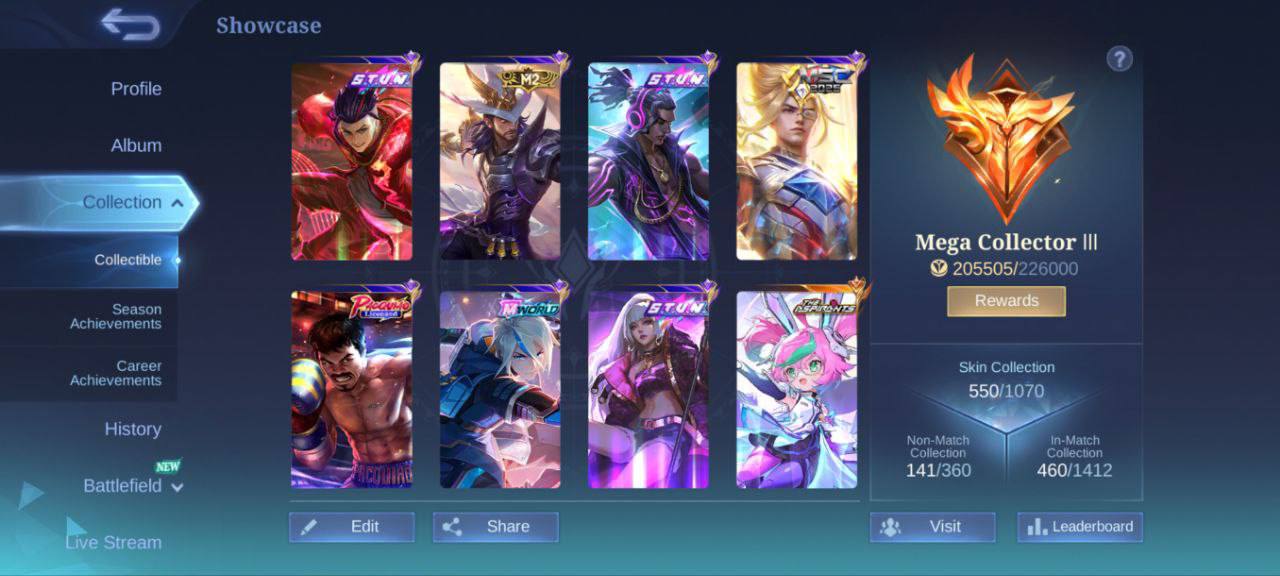Go back using the return arrow
Viewport: 1280px width, 576px height.
(131, 25)
